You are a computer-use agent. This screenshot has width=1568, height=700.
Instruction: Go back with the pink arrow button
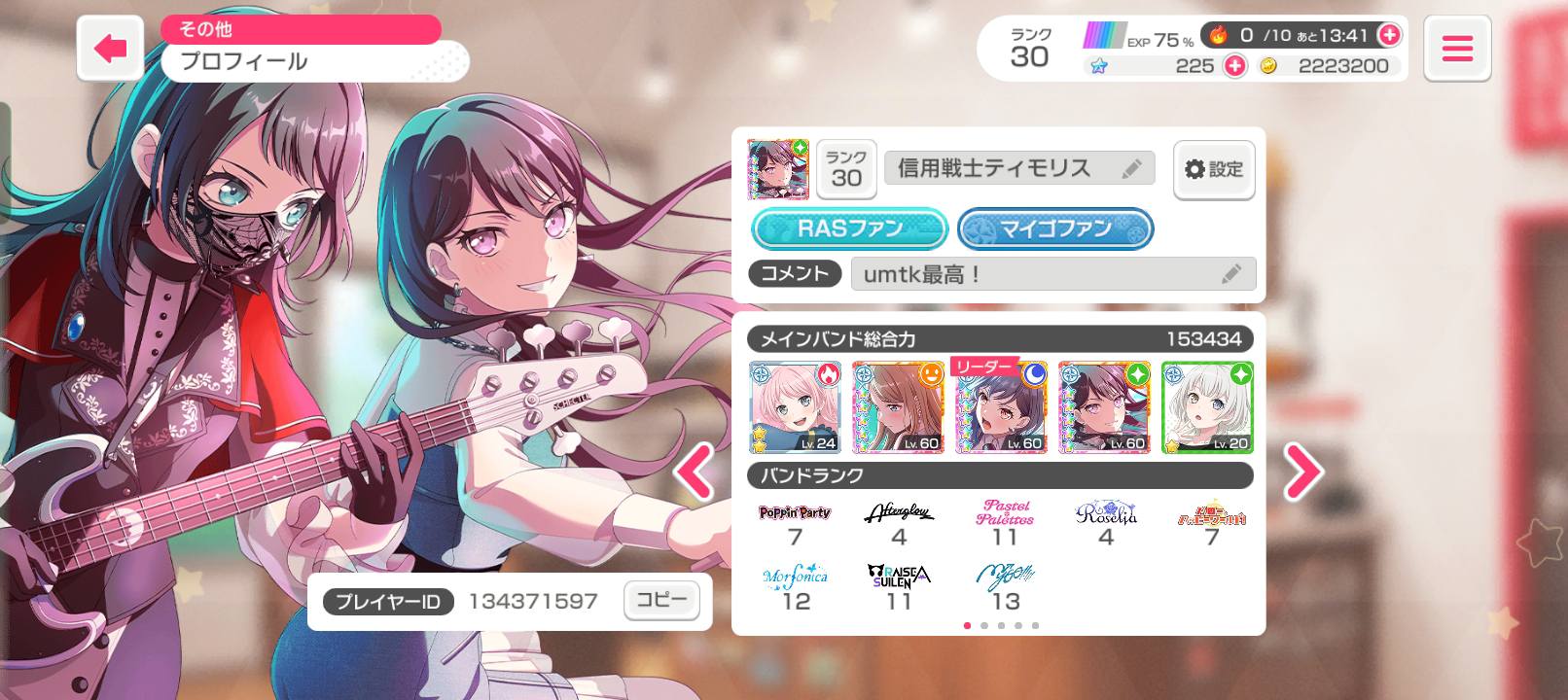click(x=110, y=48)
